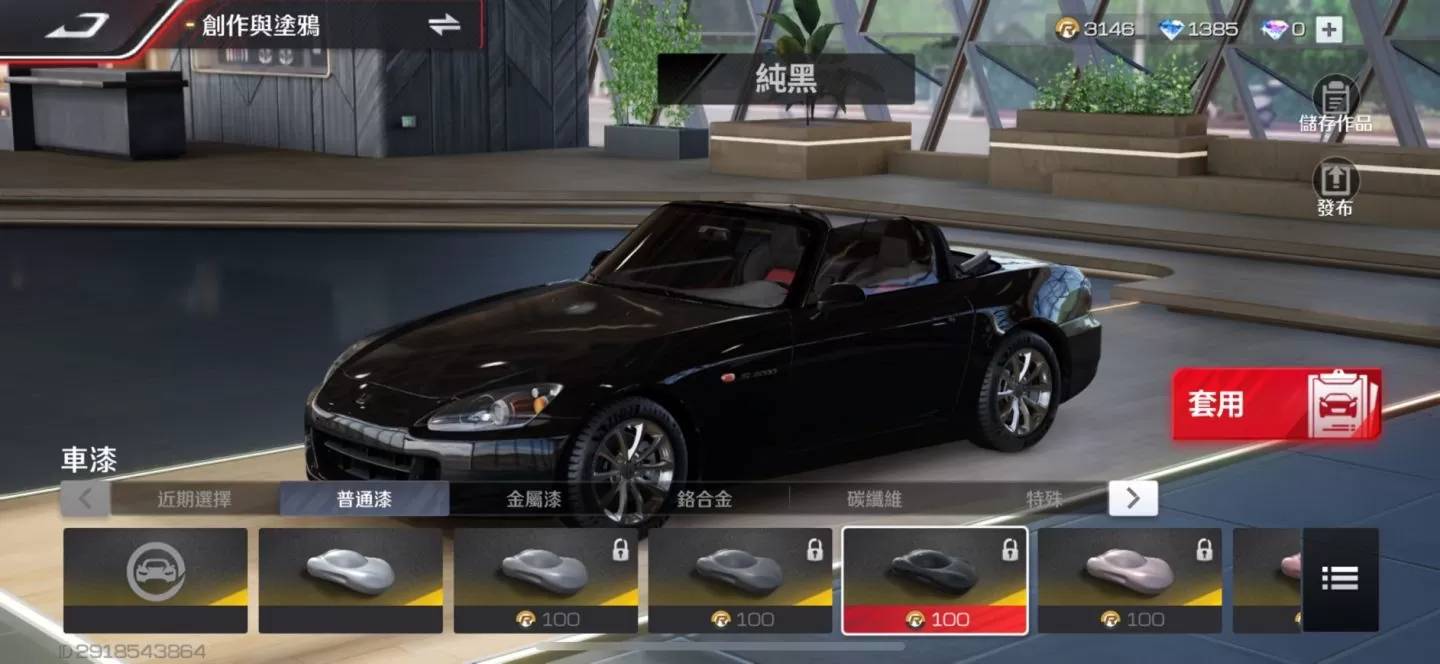This screenshot has width=1440, height=664.
Task: Open the 近期選擇 paint tab
Action: pyautogui.click(x=194, y=499)
